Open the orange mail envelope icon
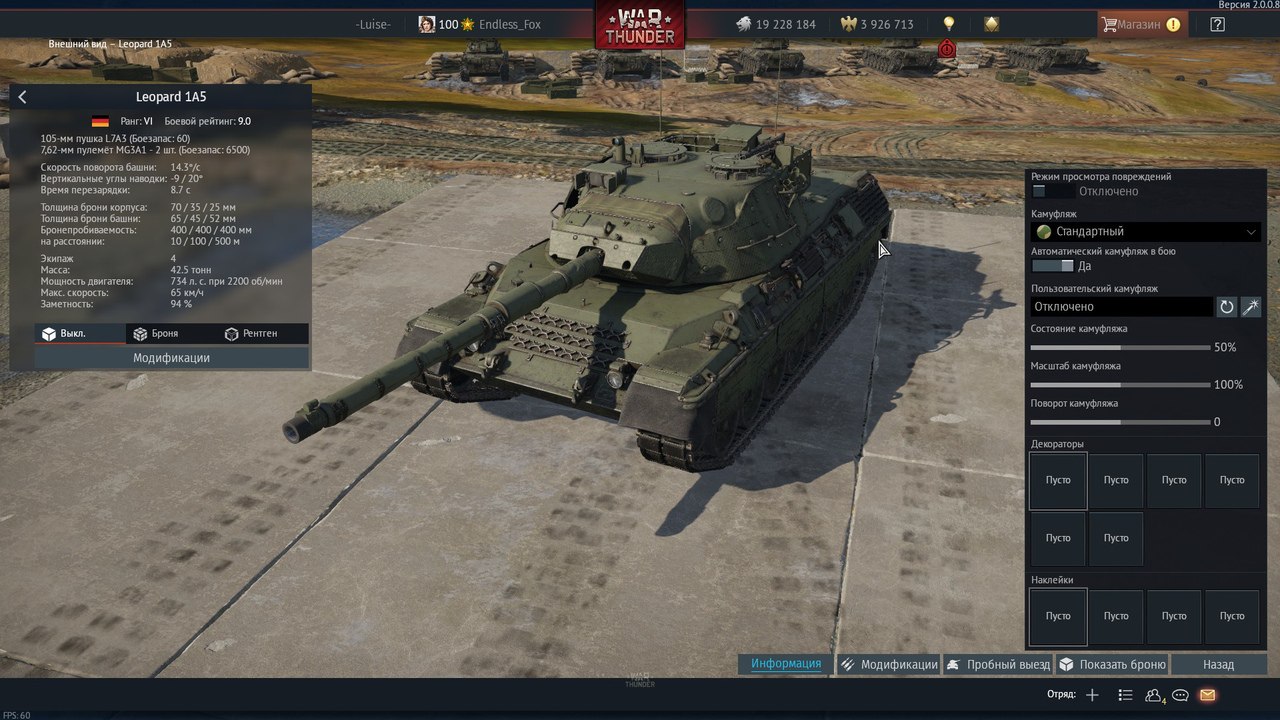 pos(1207,695)
